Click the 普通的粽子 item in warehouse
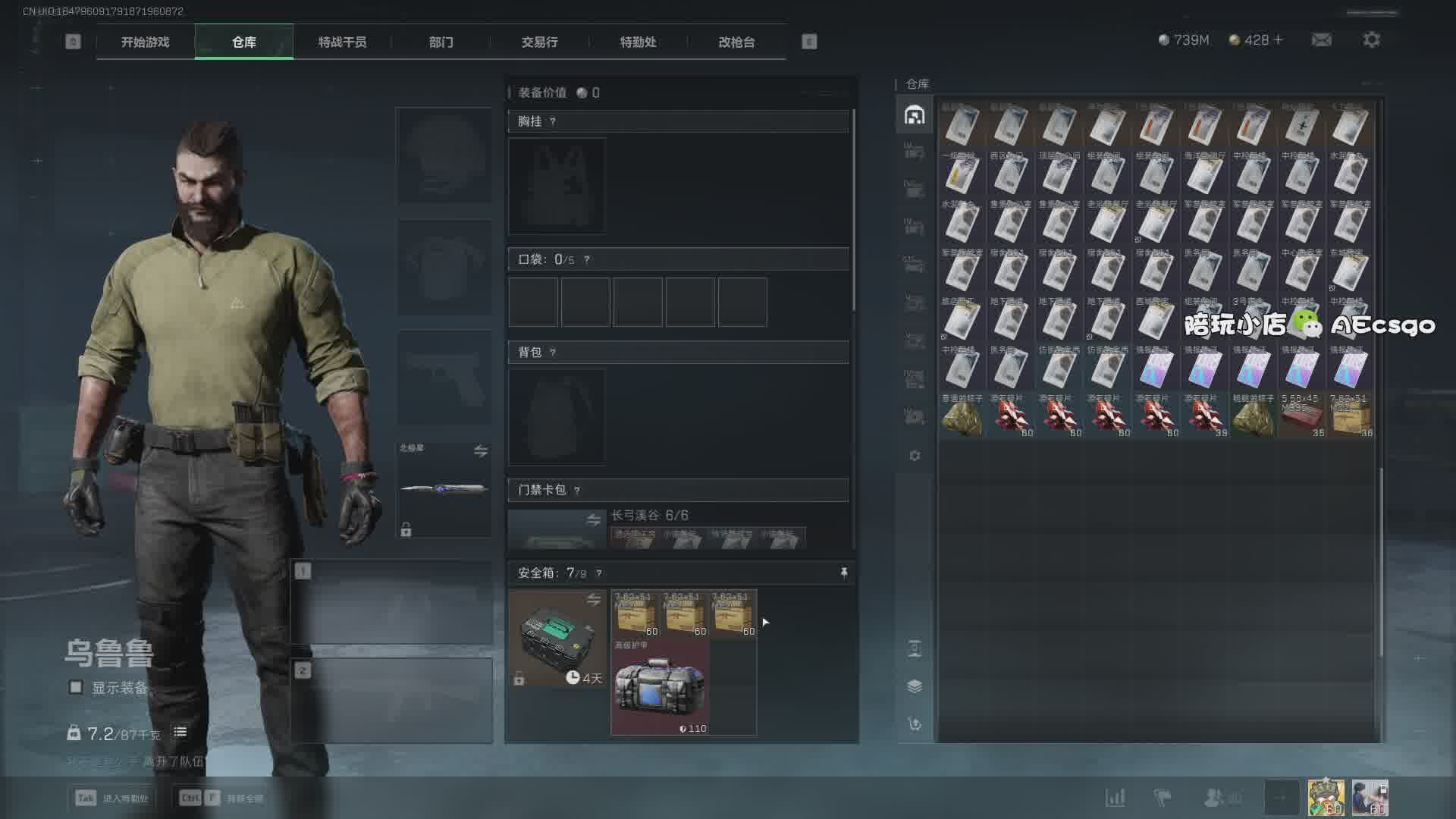1456x819 pixels. click(x=962, y=415)
